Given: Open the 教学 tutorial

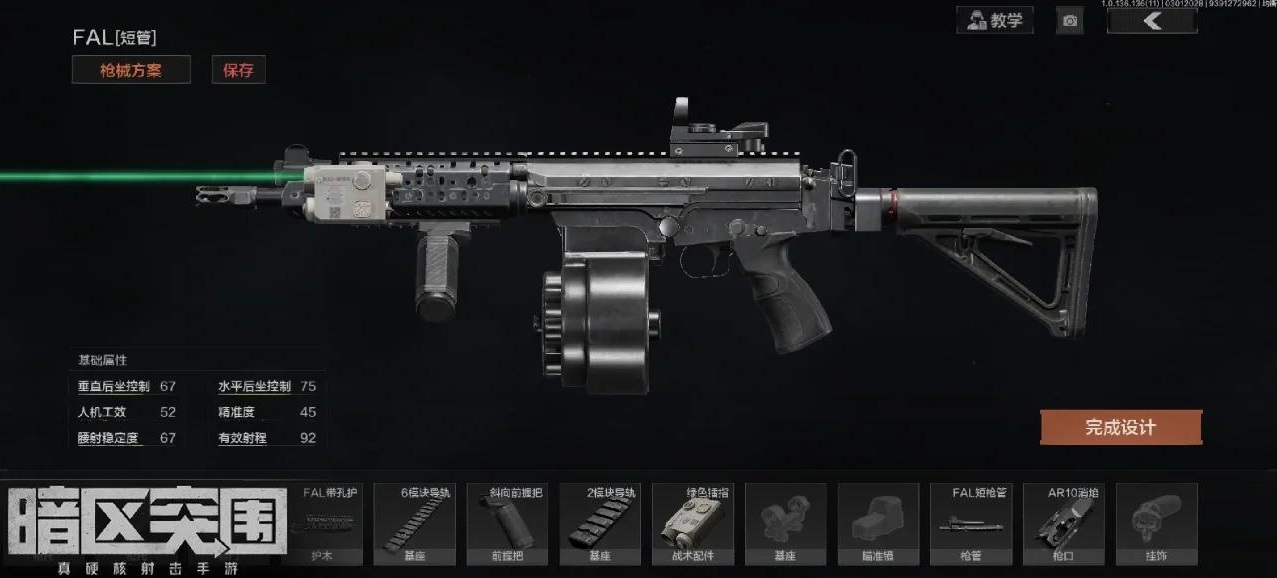Looking at the screenshot, I should [x=994, y=20].
